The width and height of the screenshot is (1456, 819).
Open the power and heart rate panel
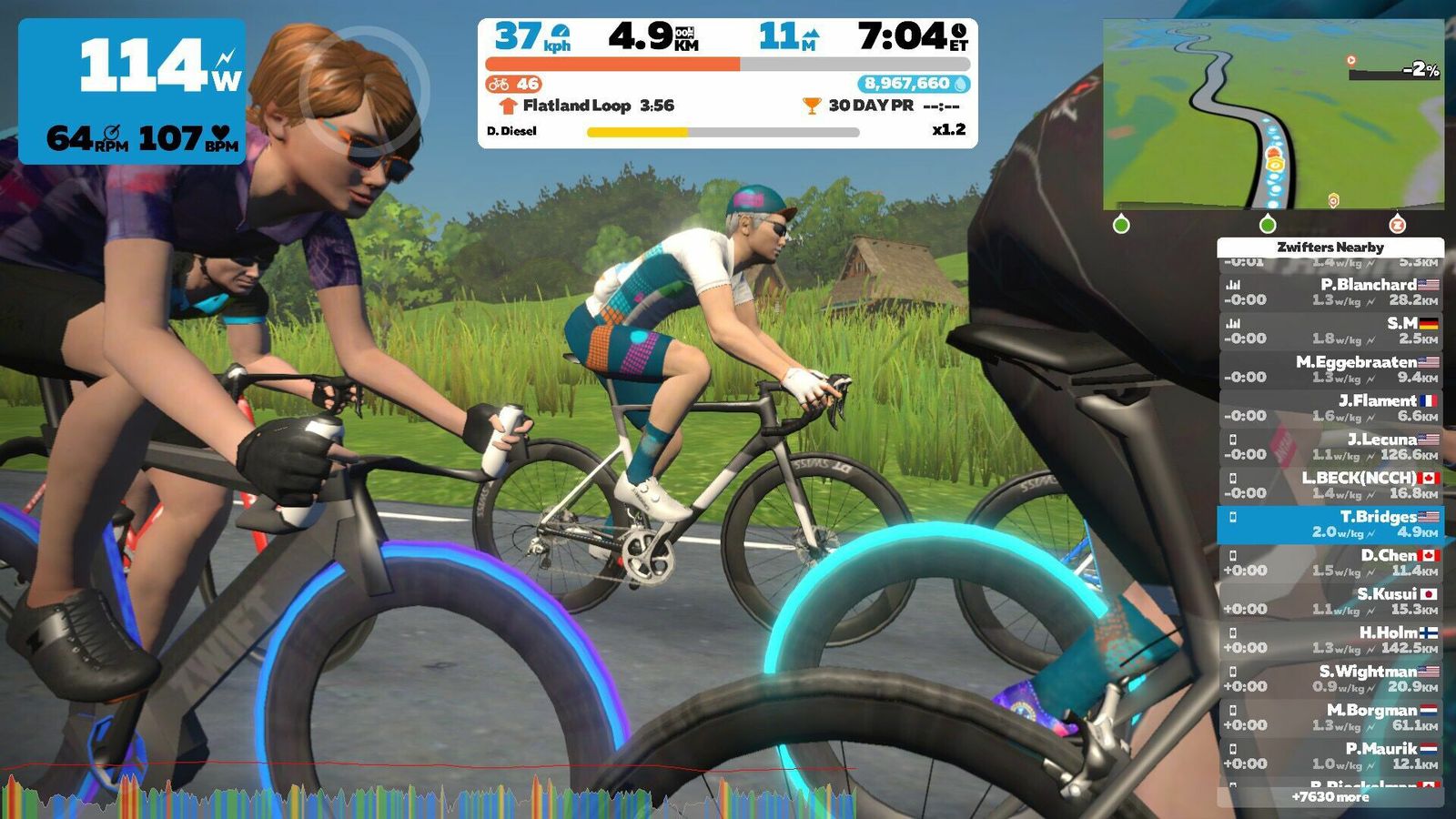[x=132, y=91]
